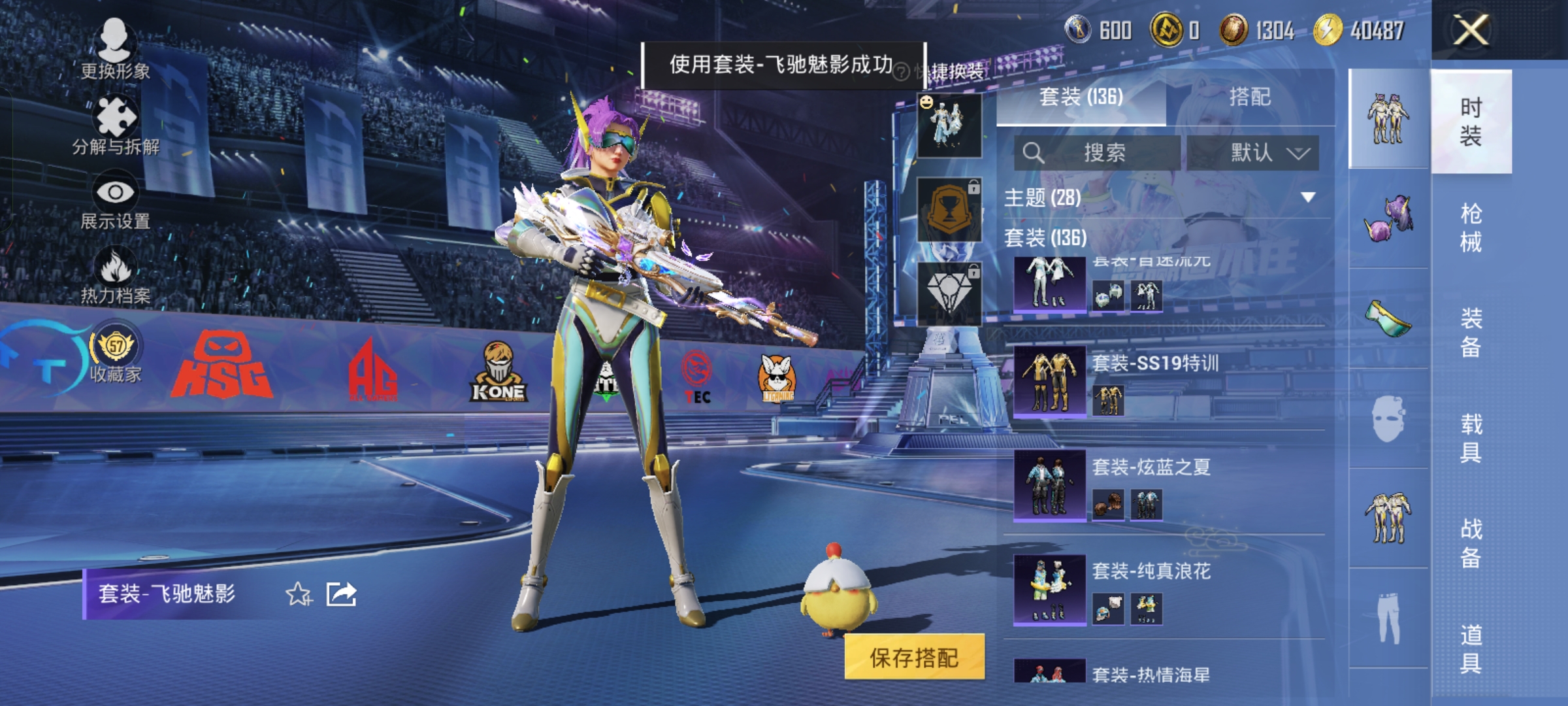Open the 默认 sort dropdown
This screenshot has height=706, width=1568.
click(1252, 153)
